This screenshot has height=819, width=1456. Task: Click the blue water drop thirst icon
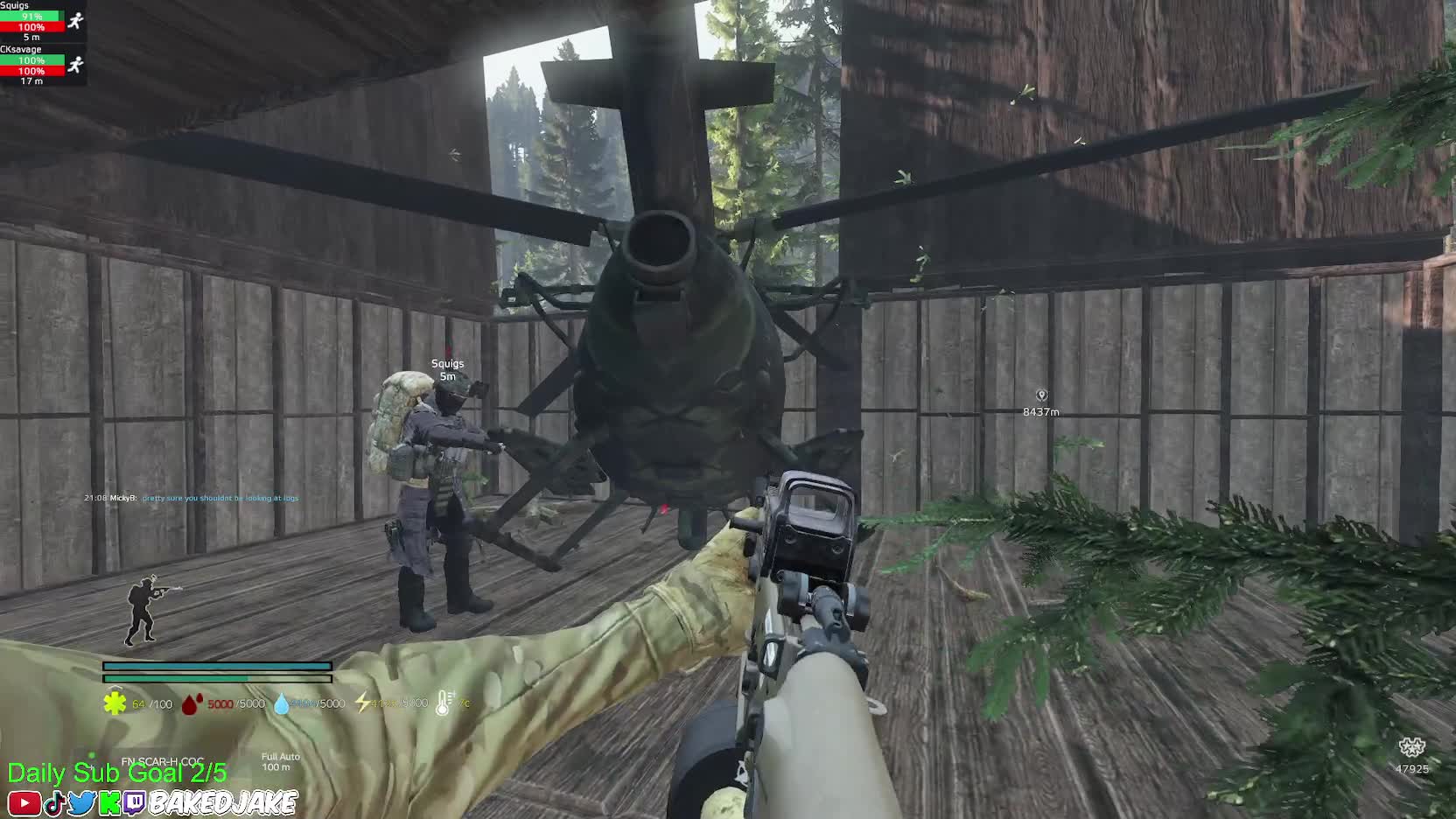282,703
